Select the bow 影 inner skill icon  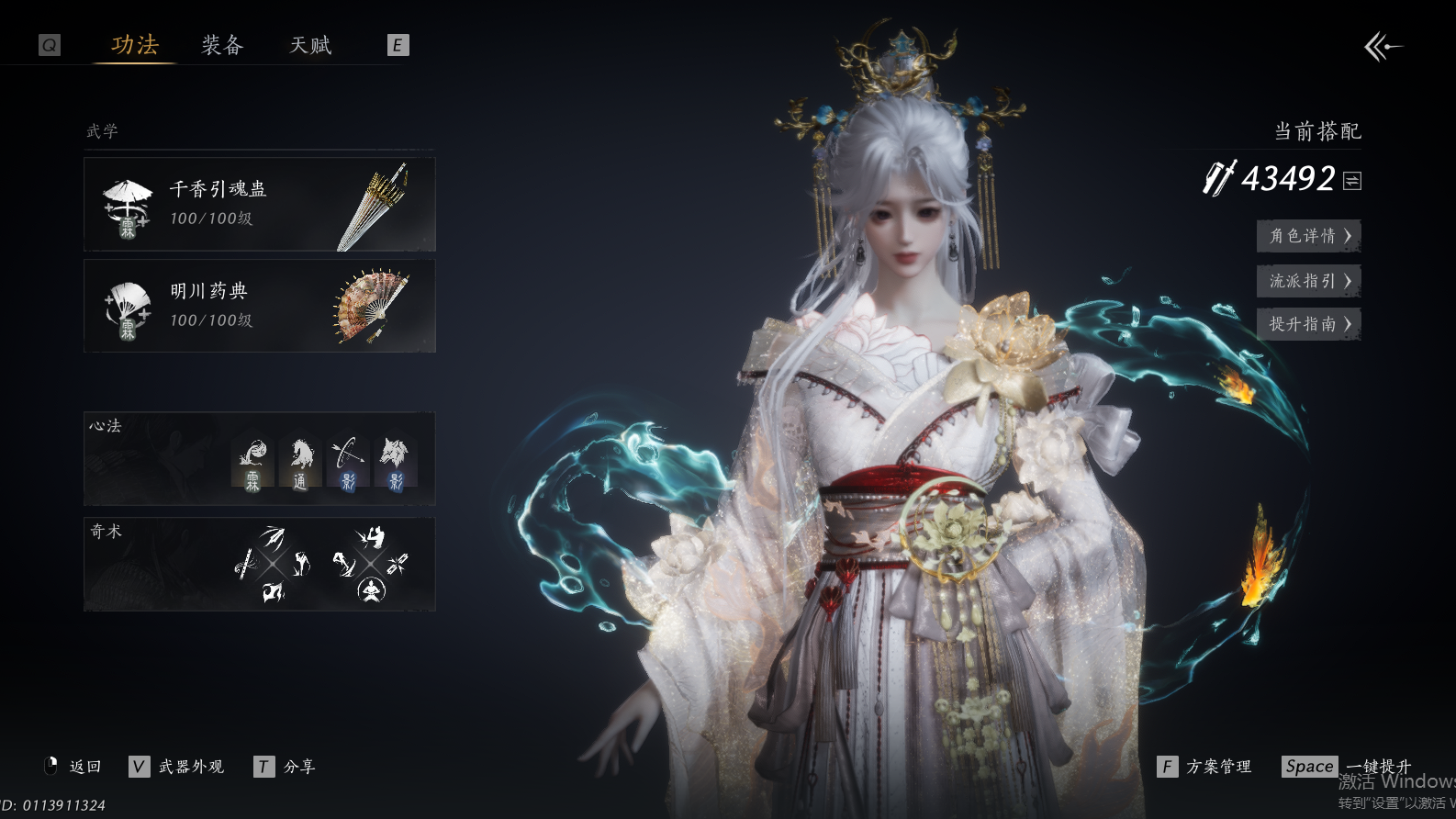pos(348,463)
